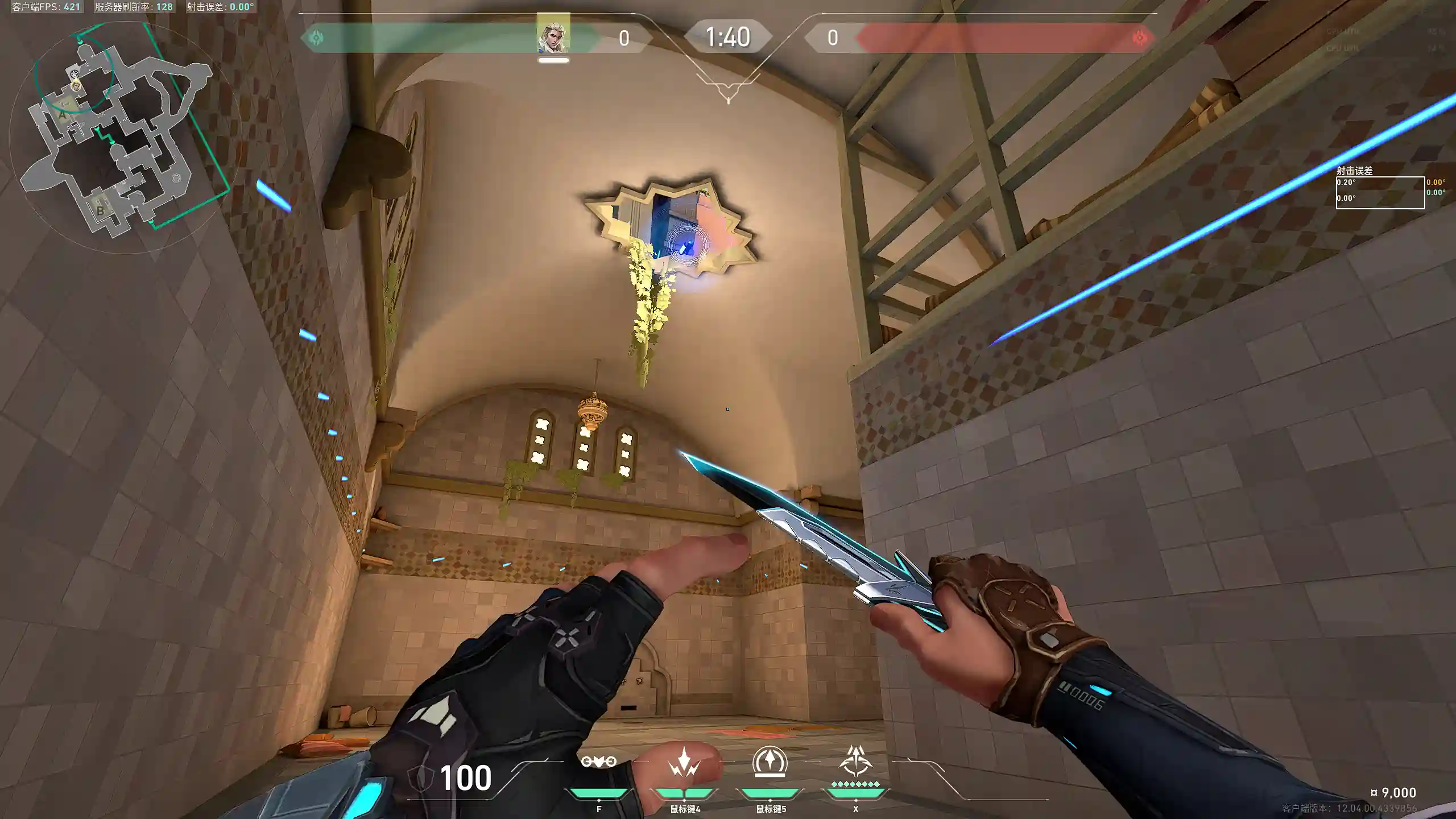Choose the Recon Bolt ability icon

[x=770, y=762]
